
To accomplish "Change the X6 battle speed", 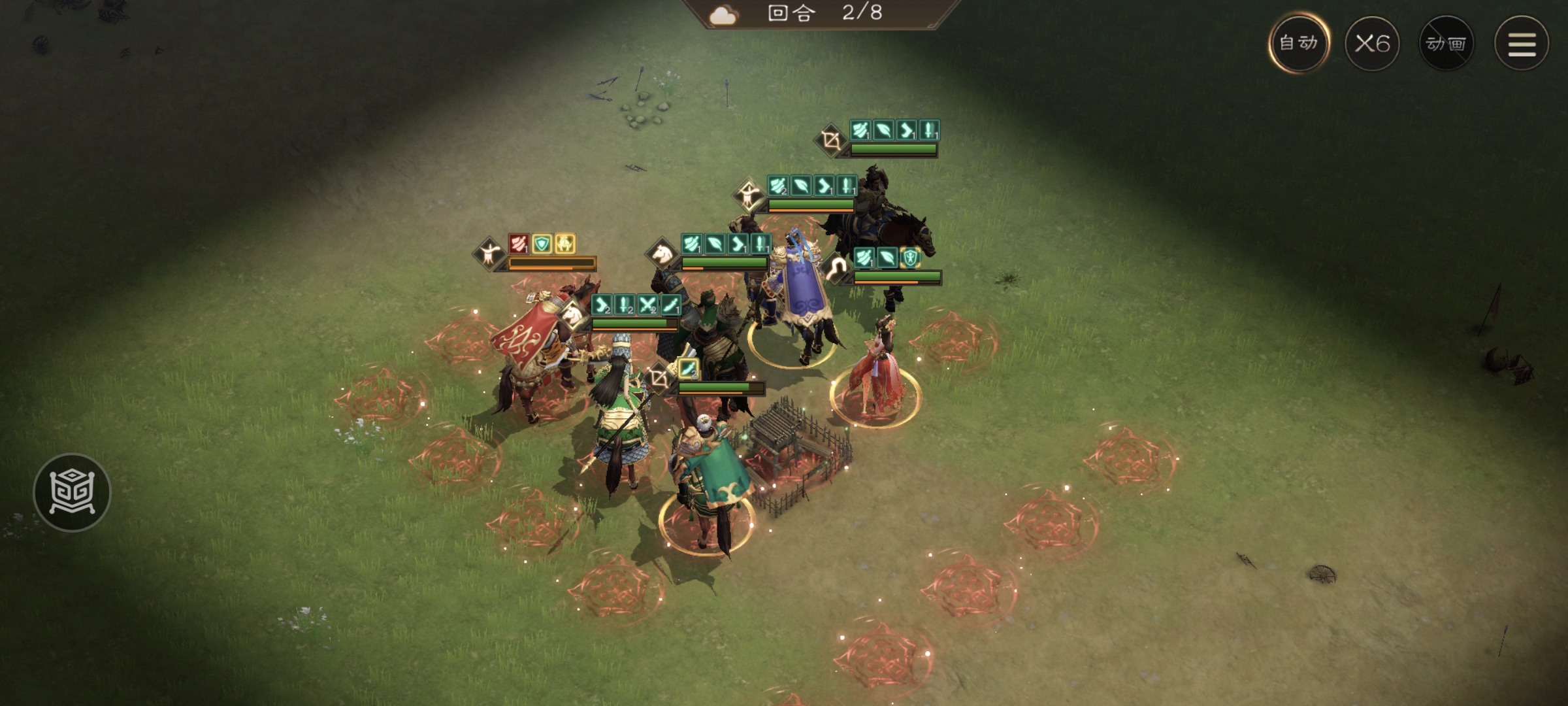I will (1372, 44).
